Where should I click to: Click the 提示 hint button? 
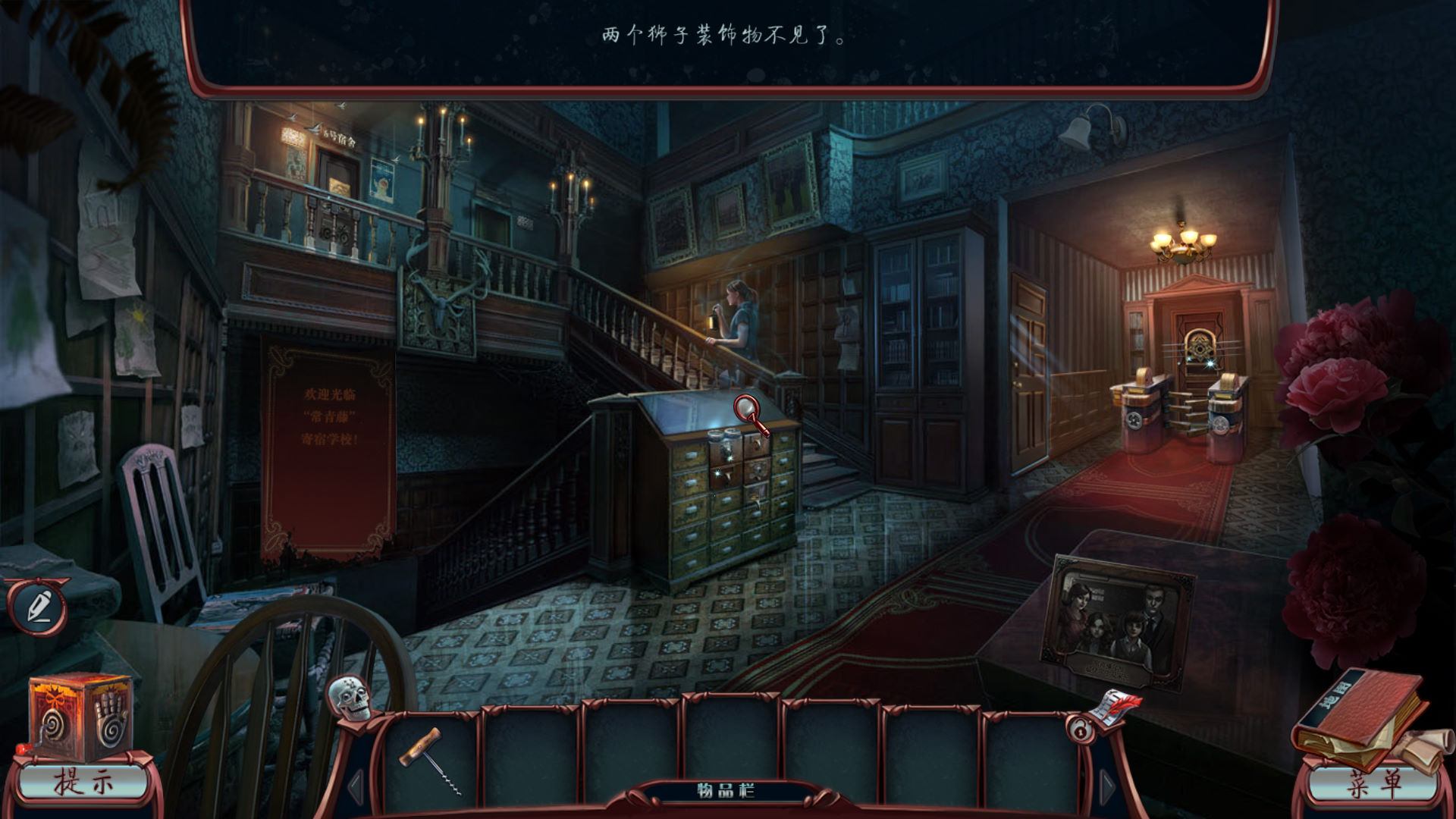82,783
